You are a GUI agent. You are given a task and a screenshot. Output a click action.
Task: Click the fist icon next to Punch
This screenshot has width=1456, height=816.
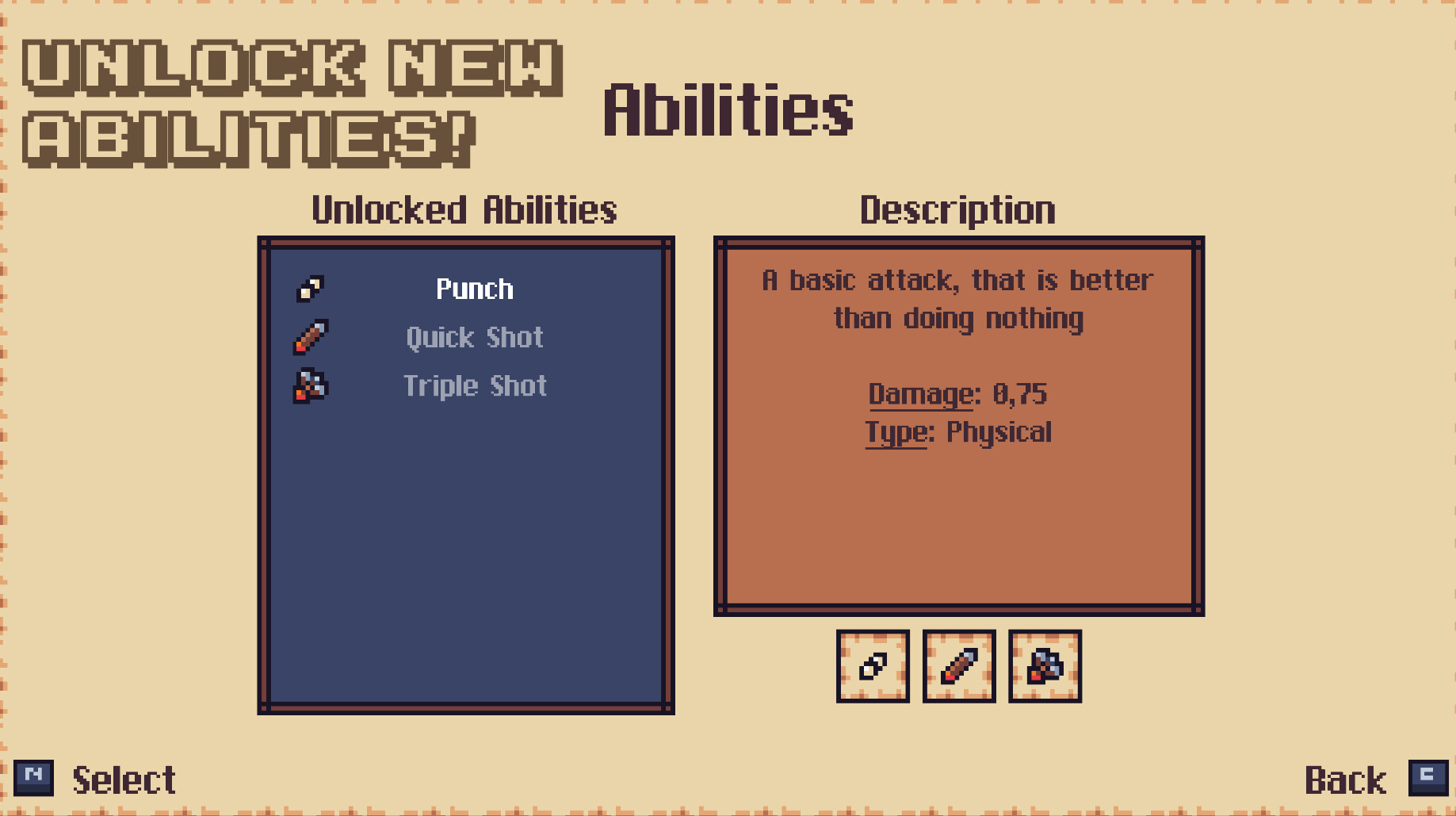coord(311,288)
